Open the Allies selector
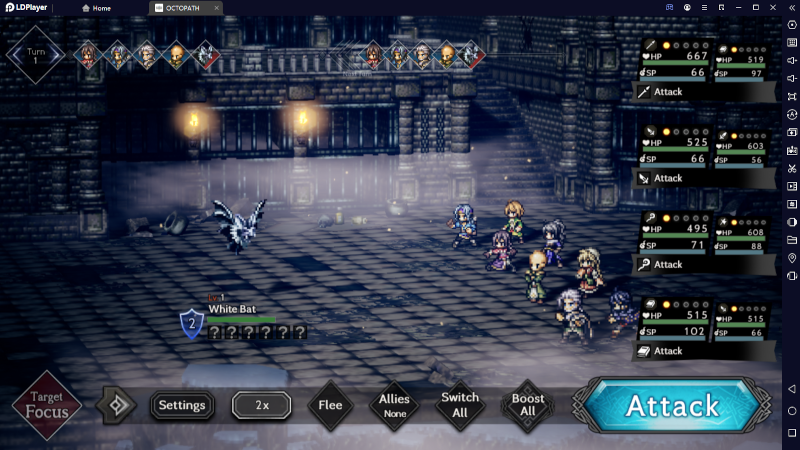The width and height of the screenshot is (800, 450). point(394,405)
